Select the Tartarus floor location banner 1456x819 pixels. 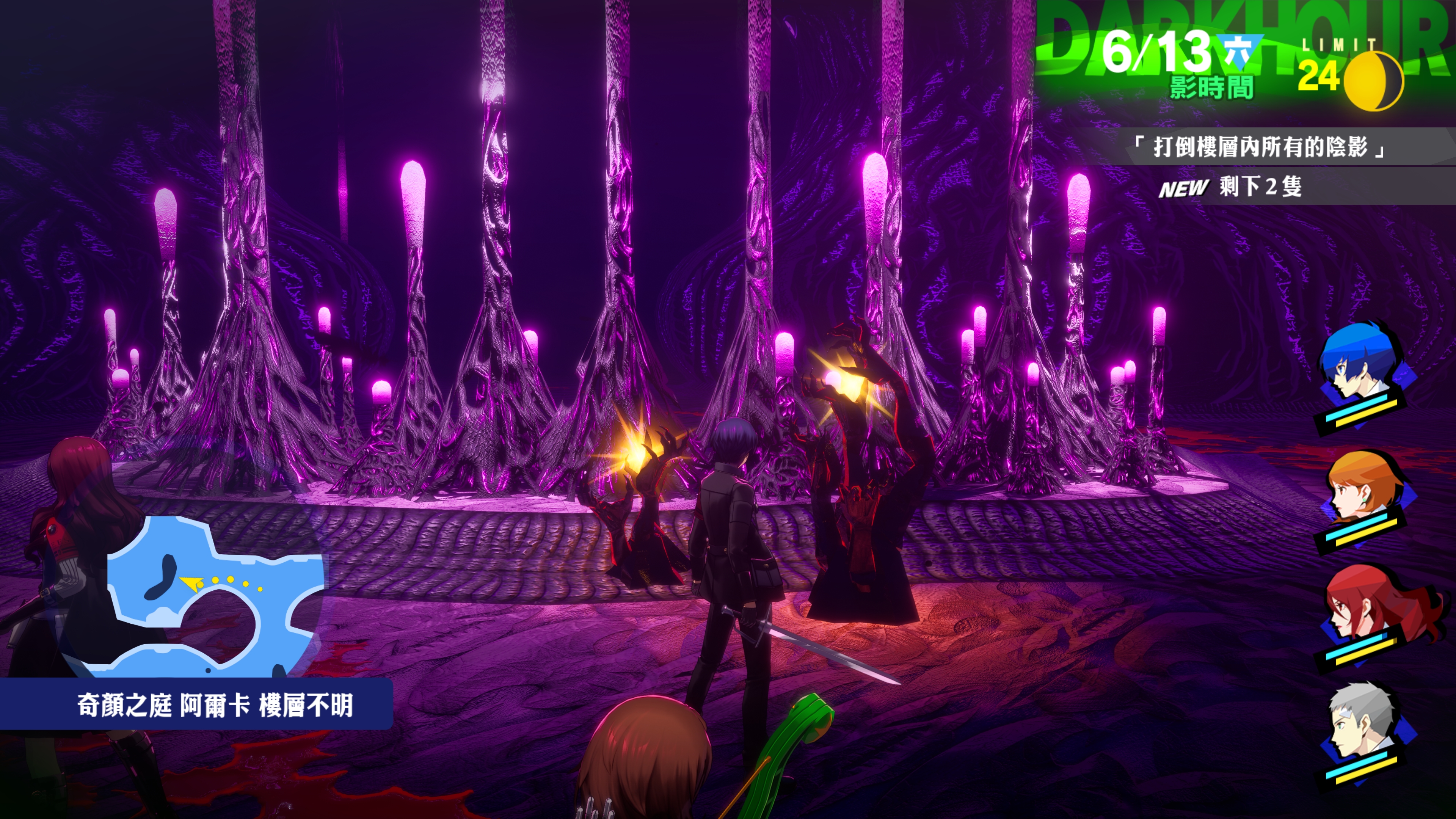click(215, 705)
